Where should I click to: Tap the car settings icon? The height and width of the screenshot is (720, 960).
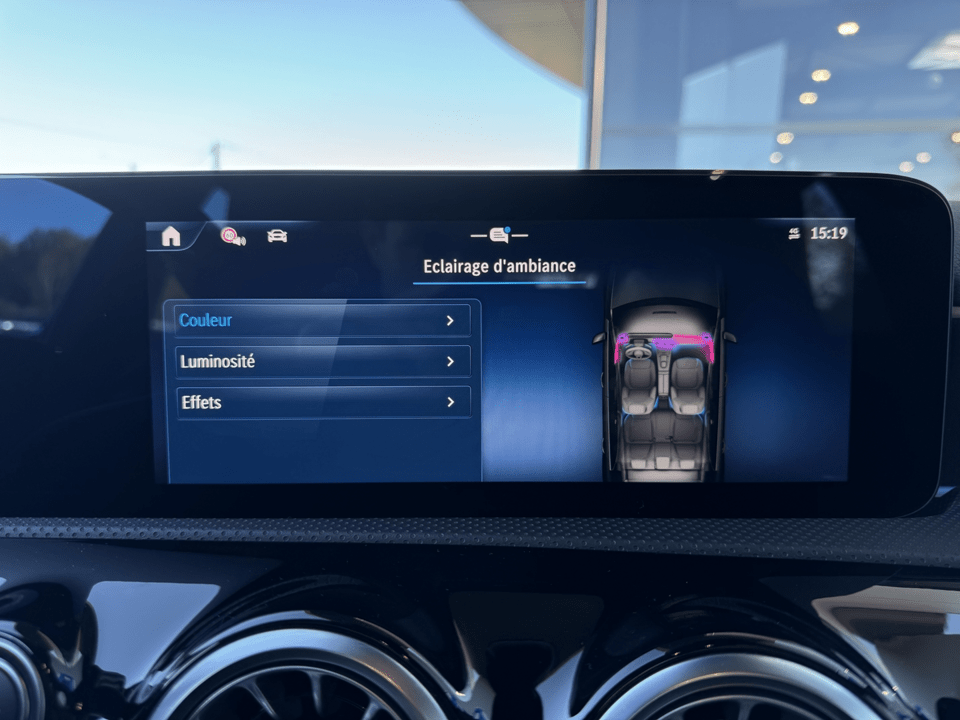tap(277, 236)
